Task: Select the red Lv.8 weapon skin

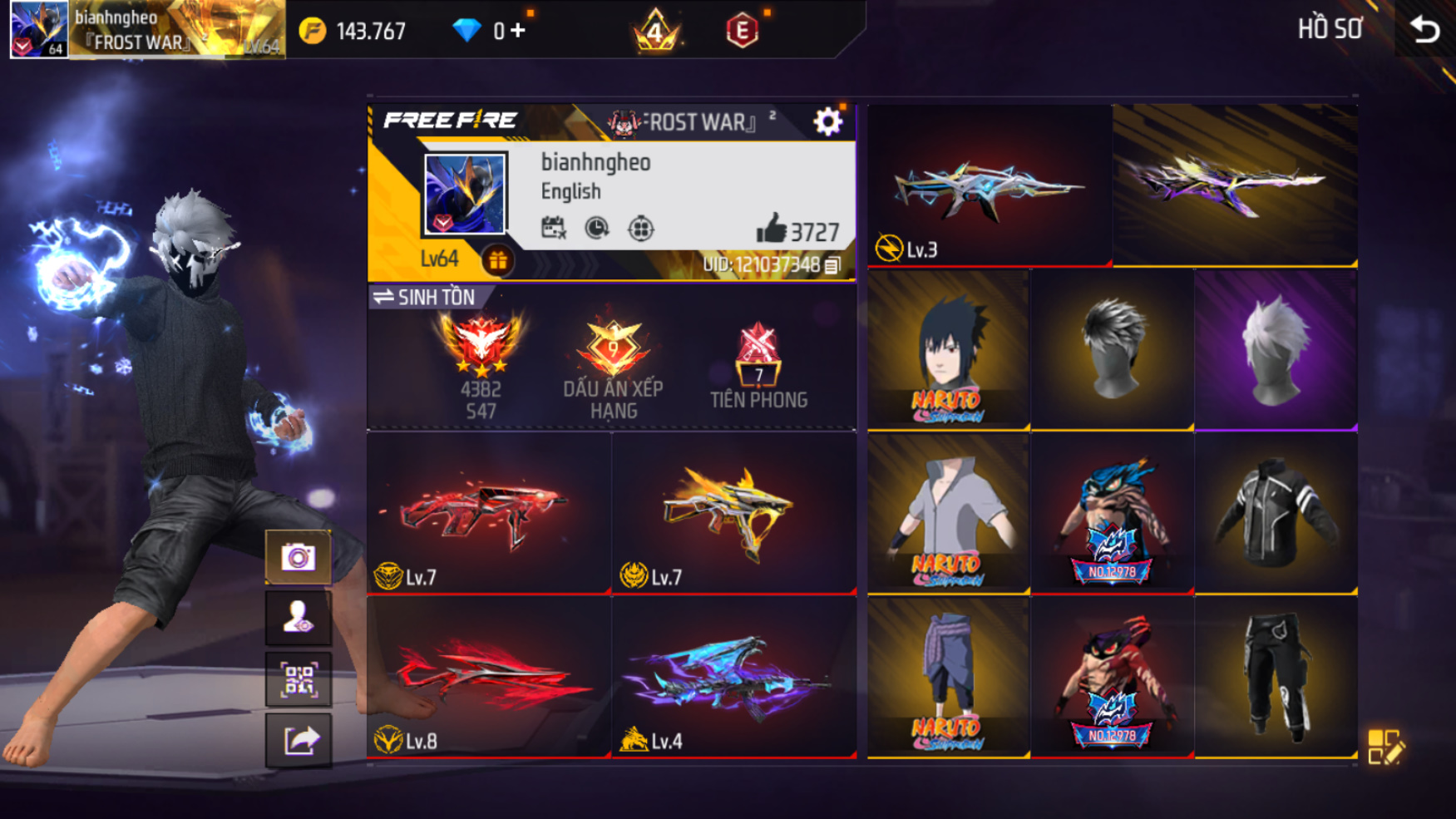Action: 489,677
